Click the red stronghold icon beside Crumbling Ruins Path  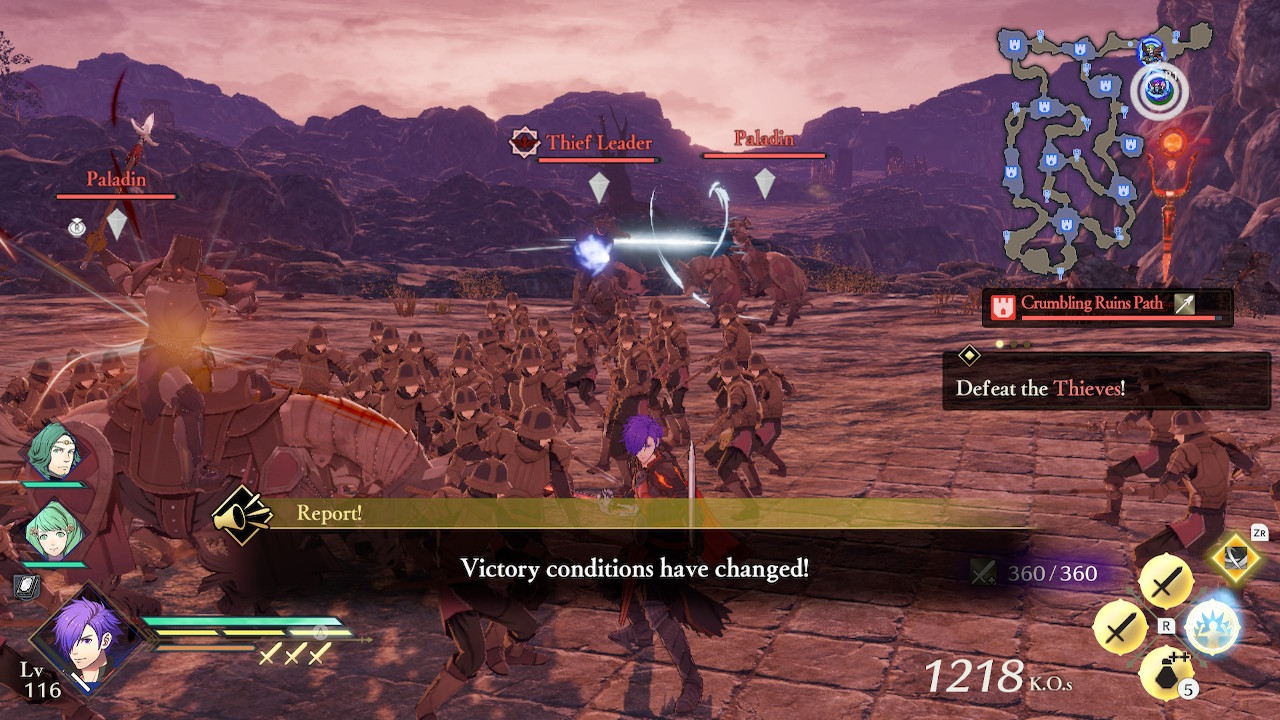1004,304
